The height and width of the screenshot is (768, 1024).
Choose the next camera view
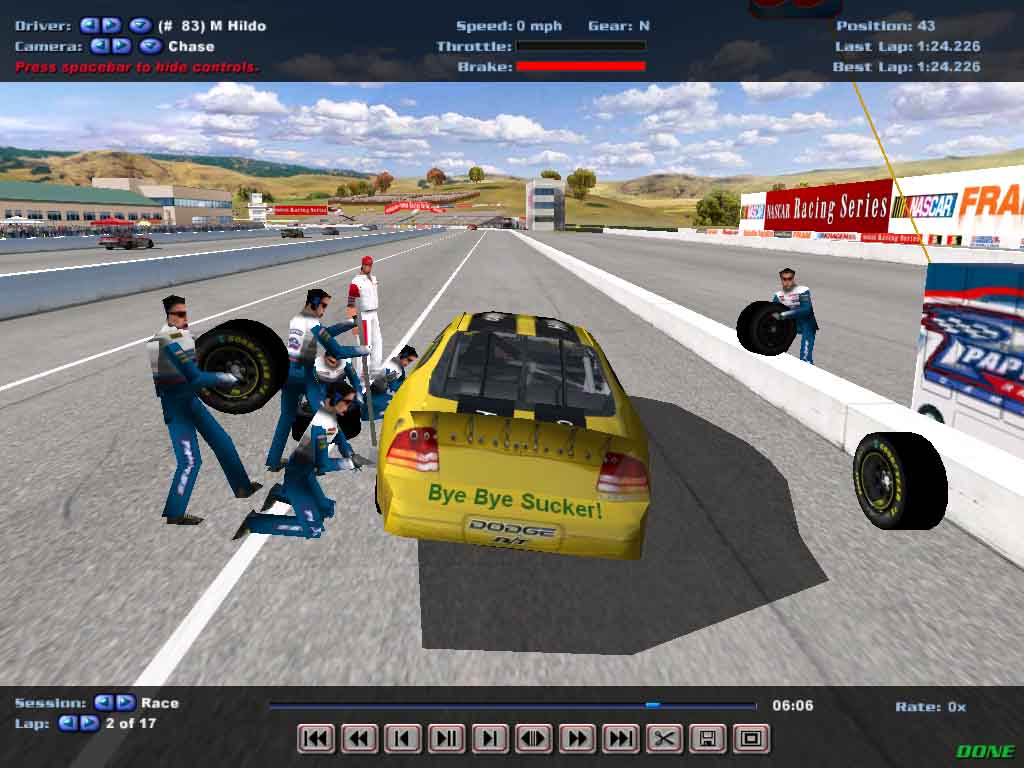(121, 46)
